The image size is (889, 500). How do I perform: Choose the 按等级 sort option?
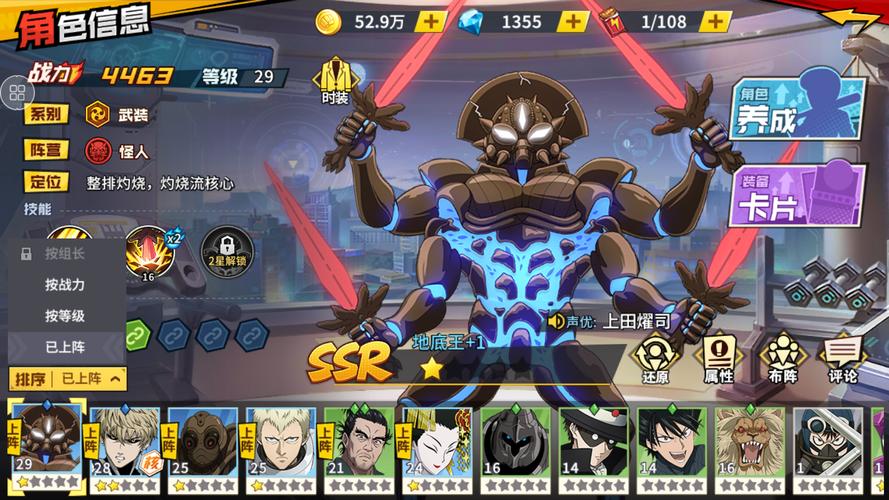coord(65,316)
